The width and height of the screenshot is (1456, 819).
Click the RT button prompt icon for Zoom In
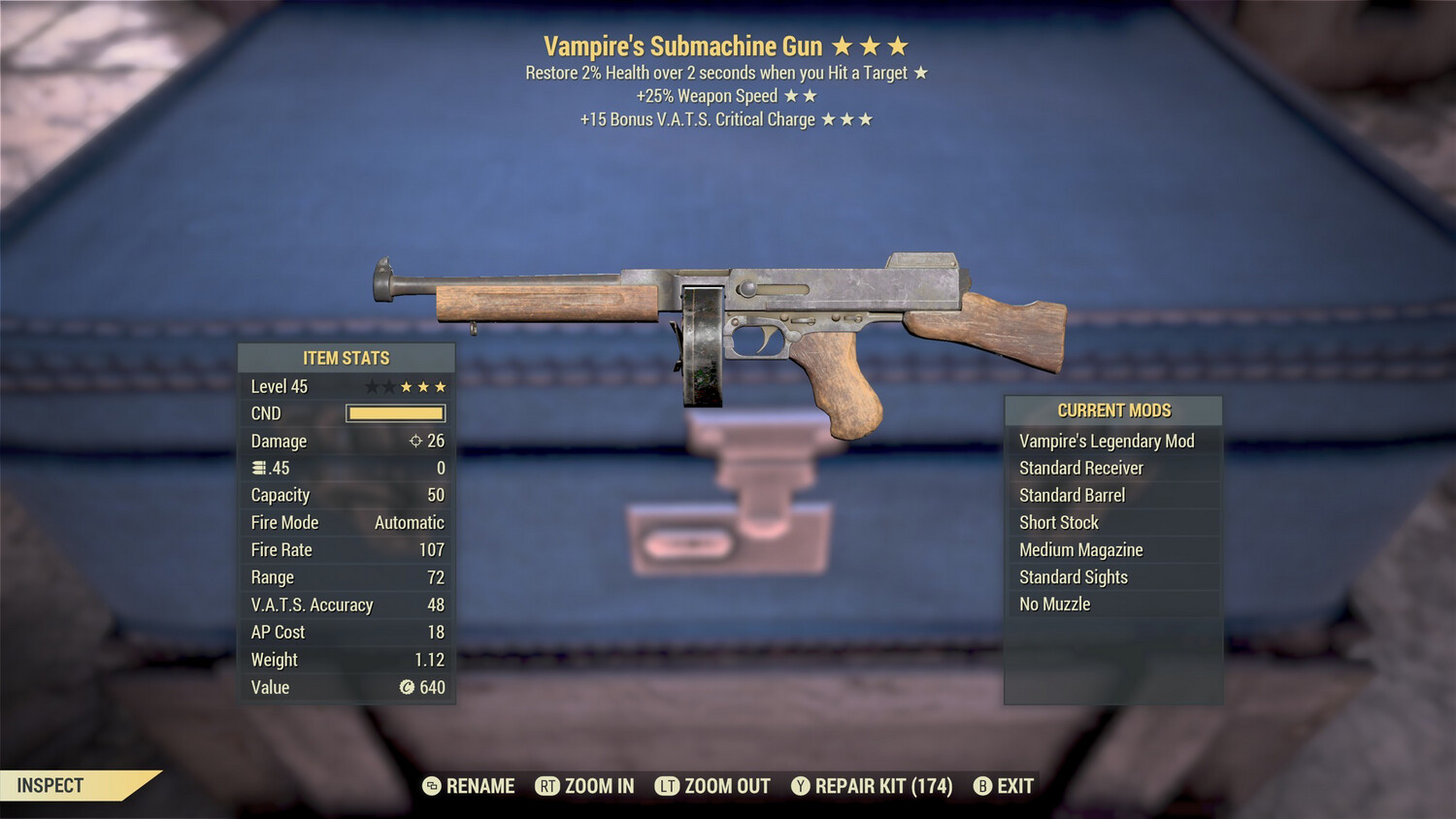coord(549,786)
